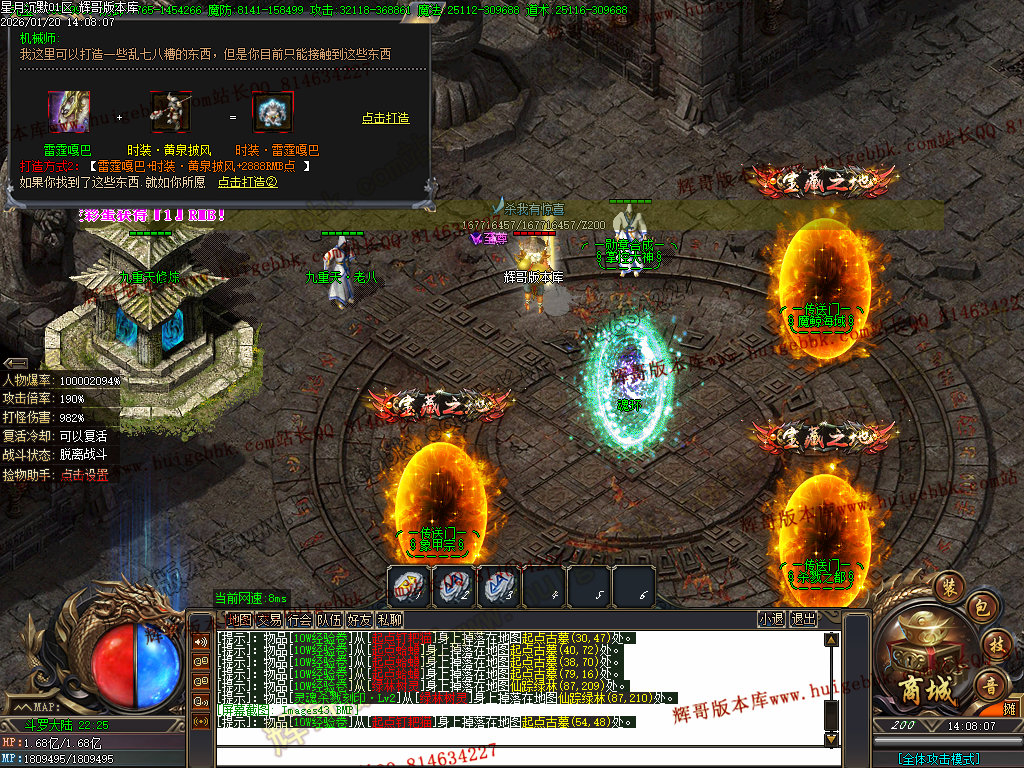Open the 行会 guild tab
Viewport: 1024px width, 768px height.
click(x=299, y=619)
